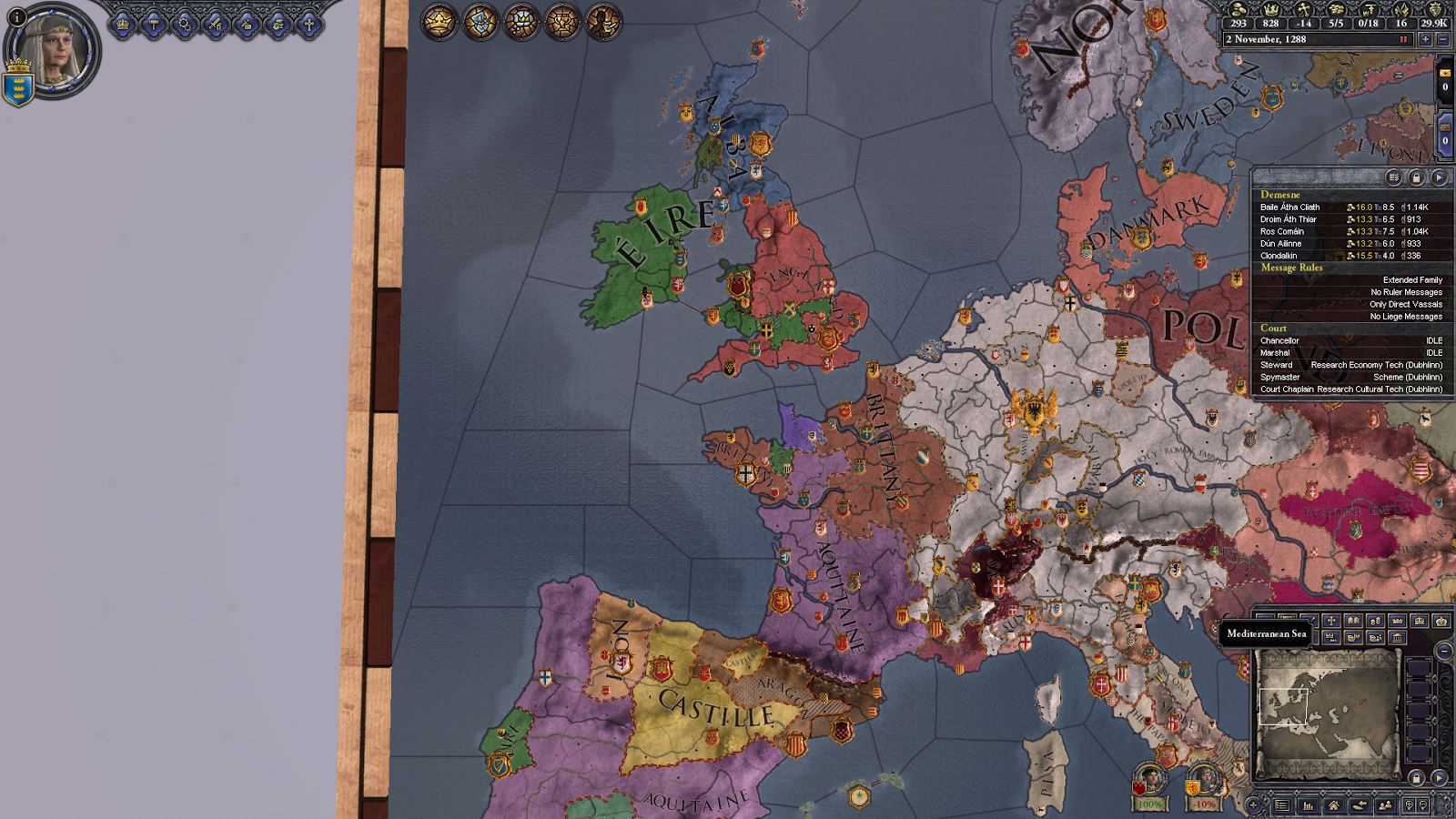Increase game speed with the plus button
The width and height of the screenshot is (1456, 819).
(1425, 39)
